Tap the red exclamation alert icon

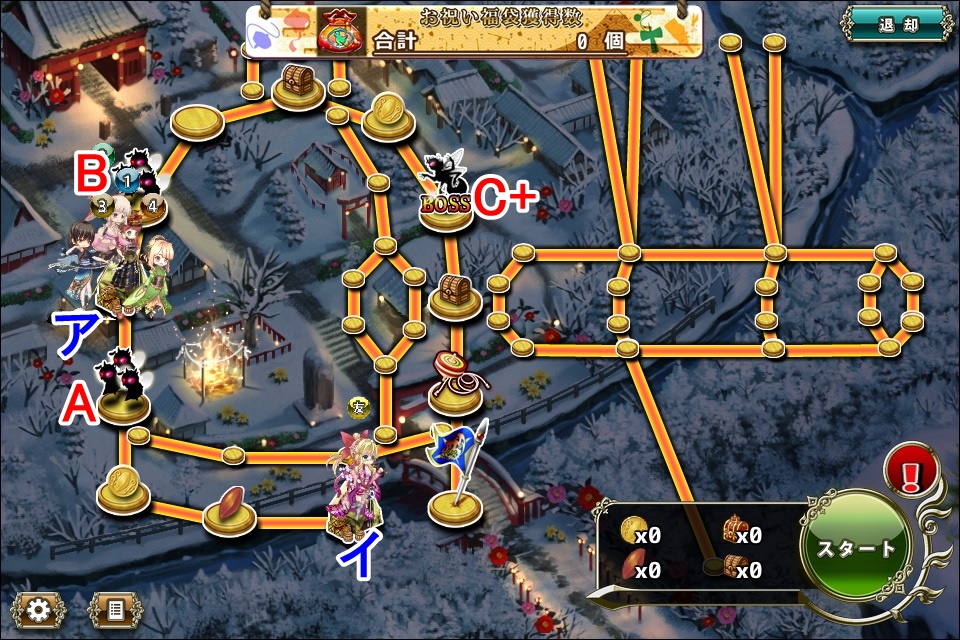(910, 470)
